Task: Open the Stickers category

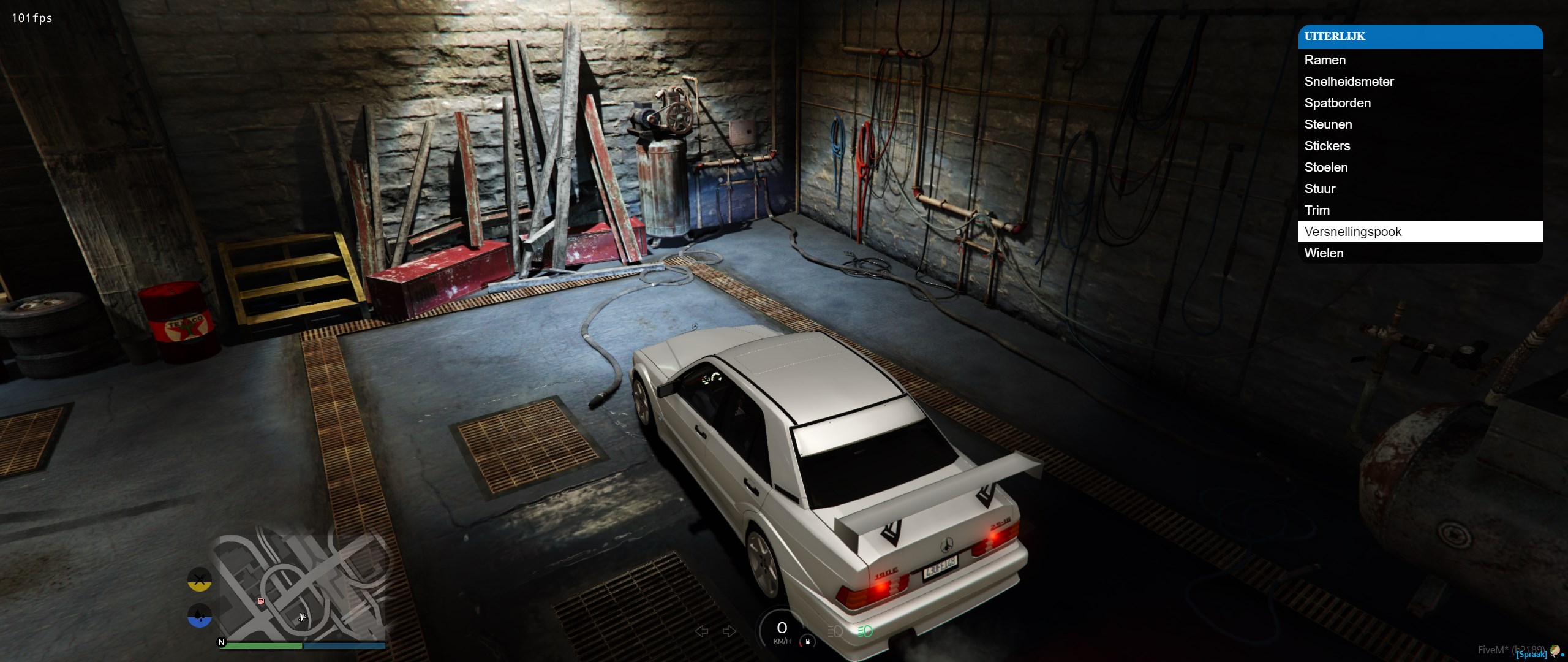Action: 1327,146
